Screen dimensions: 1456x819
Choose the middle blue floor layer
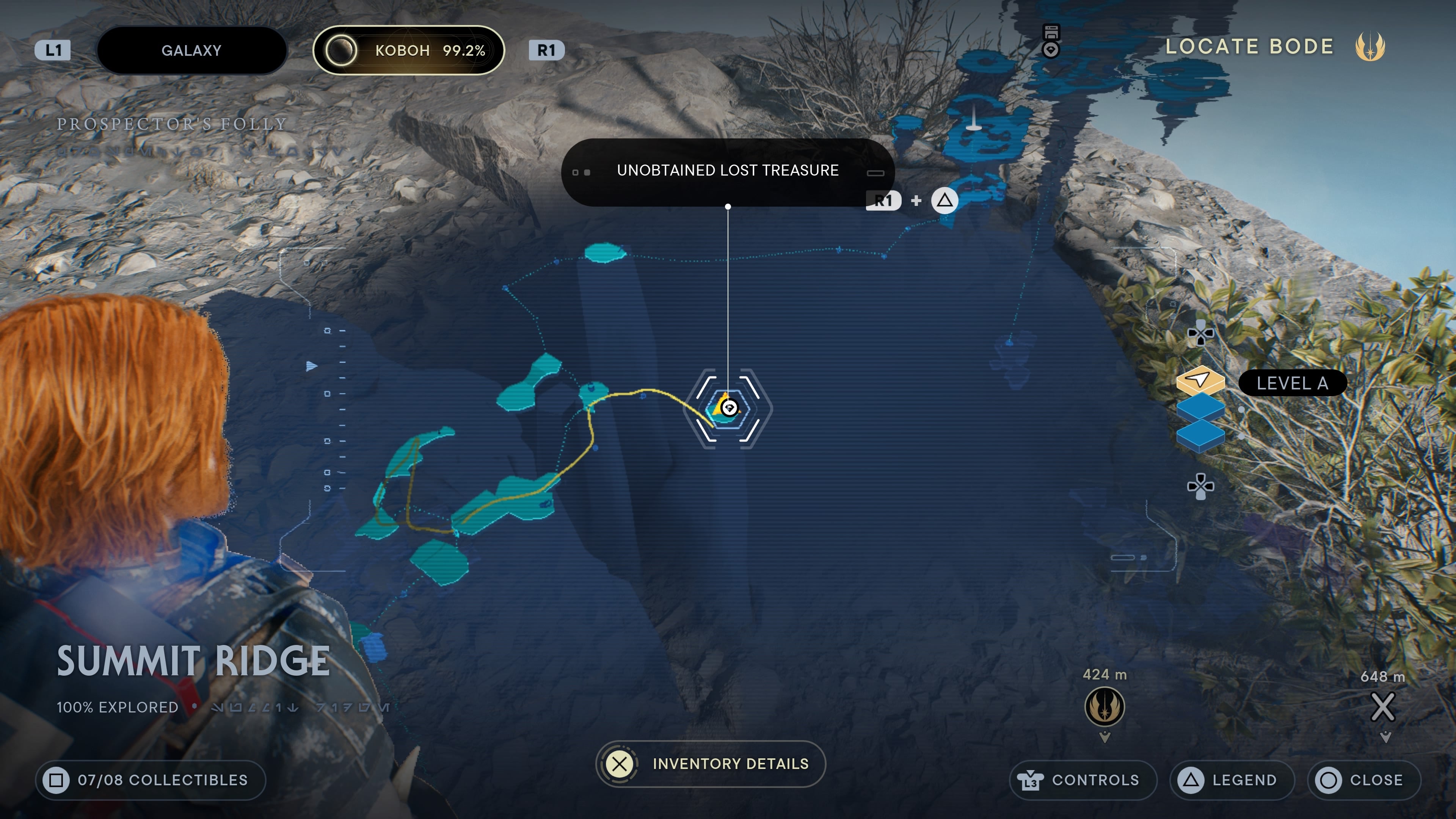pyautogui.click(x=1200, y=408)
